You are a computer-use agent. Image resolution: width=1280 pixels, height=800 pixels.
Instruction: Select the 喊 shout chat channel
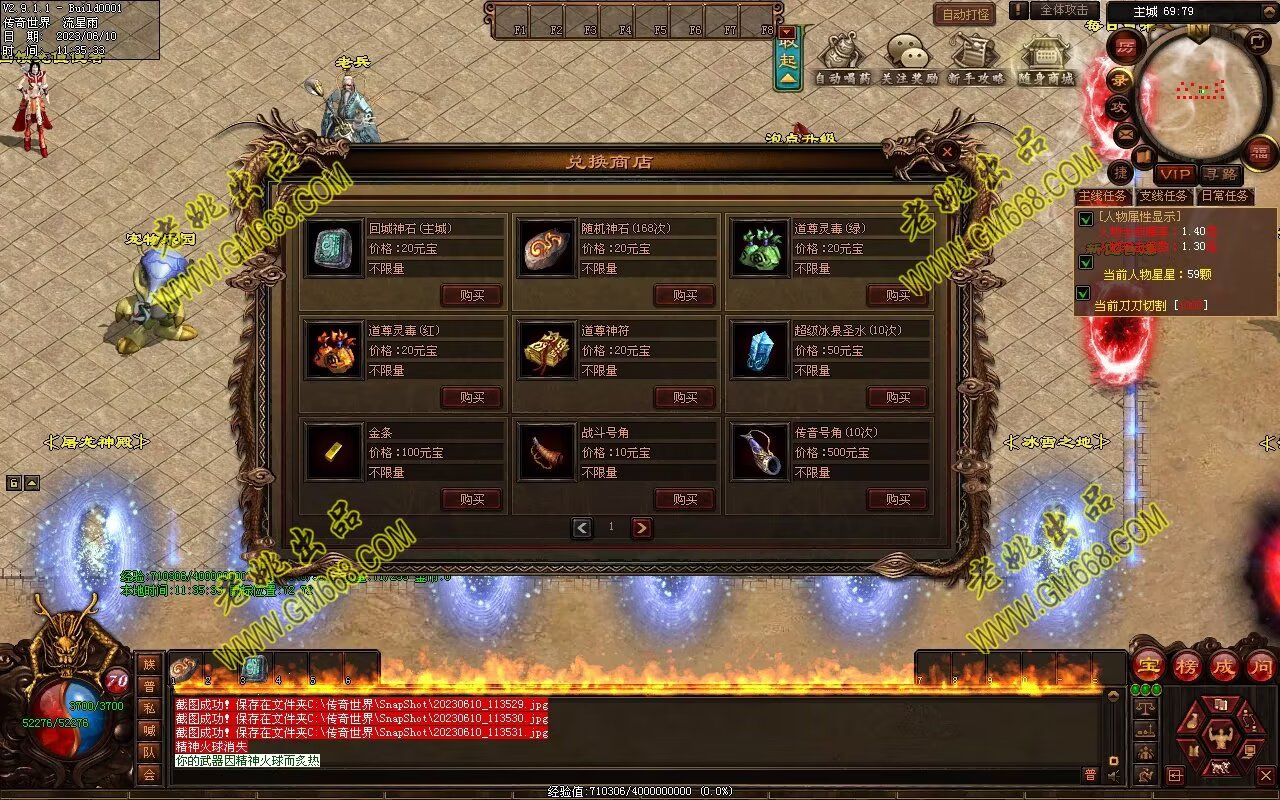tap(148, 730)
